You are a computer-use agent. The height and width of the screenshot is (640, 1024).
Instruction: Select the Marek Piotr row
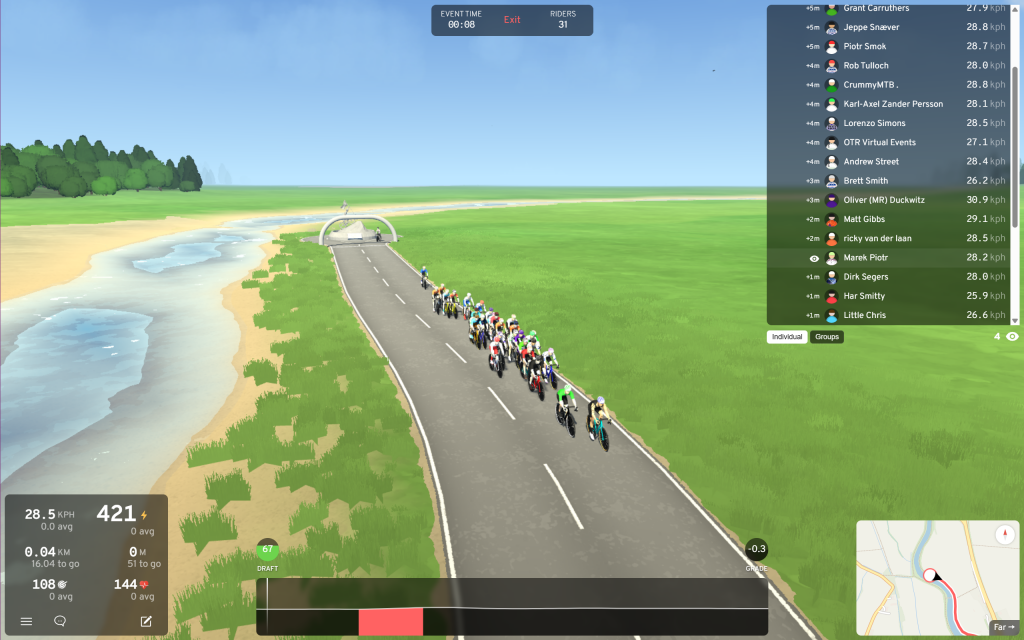[x=866, y=258]
